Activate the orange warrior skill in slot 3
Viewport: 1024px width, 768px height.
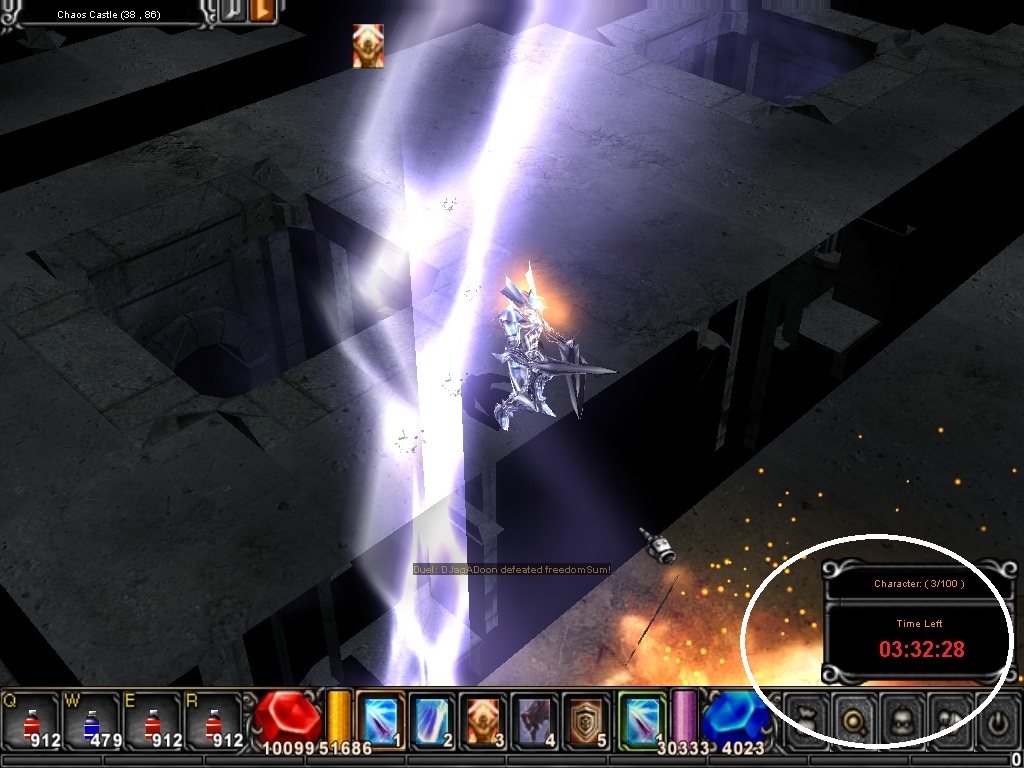point(484,719)
